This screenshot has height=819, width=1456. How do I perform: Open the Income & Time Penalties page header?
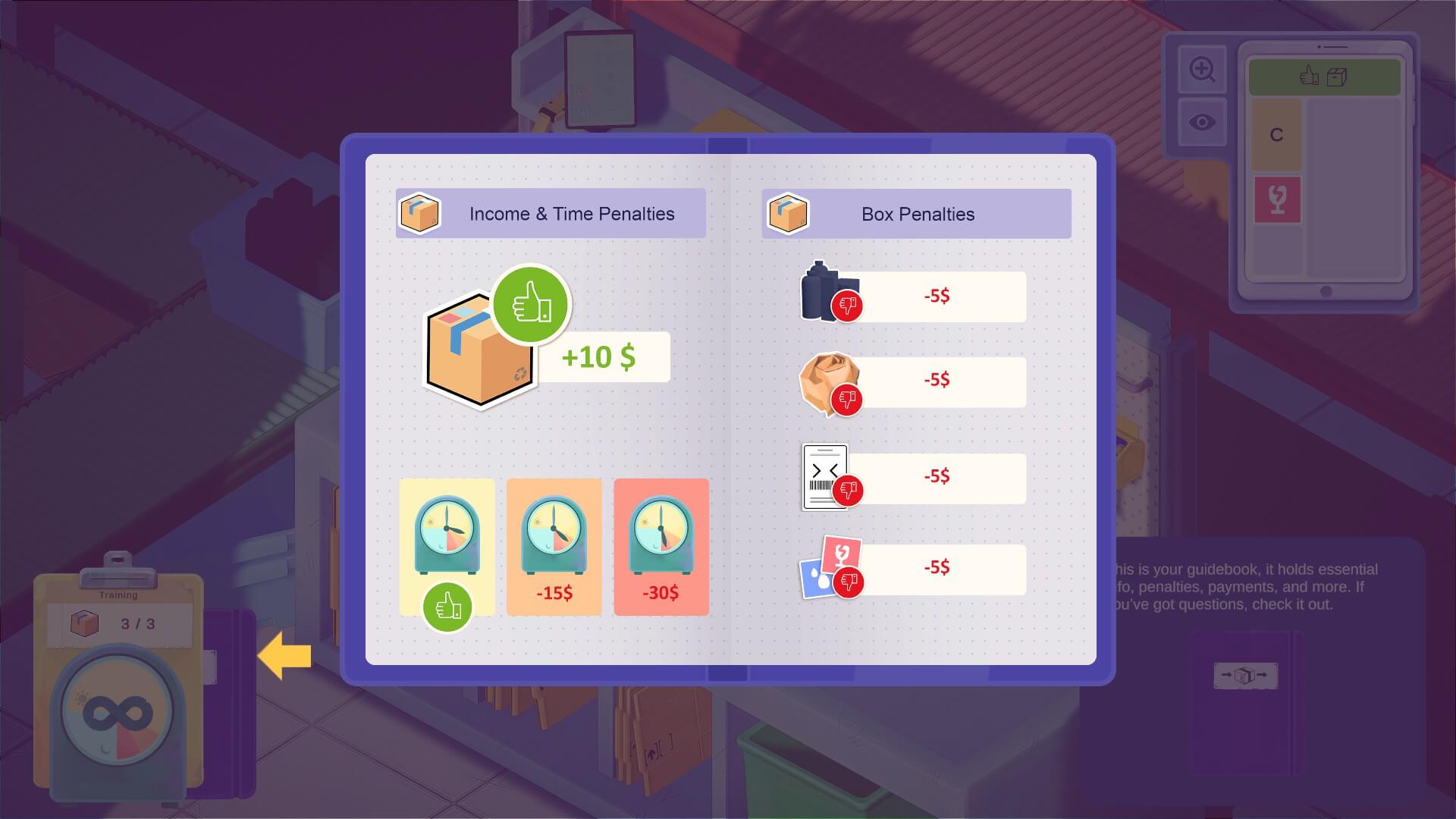(x=571, y=213)
